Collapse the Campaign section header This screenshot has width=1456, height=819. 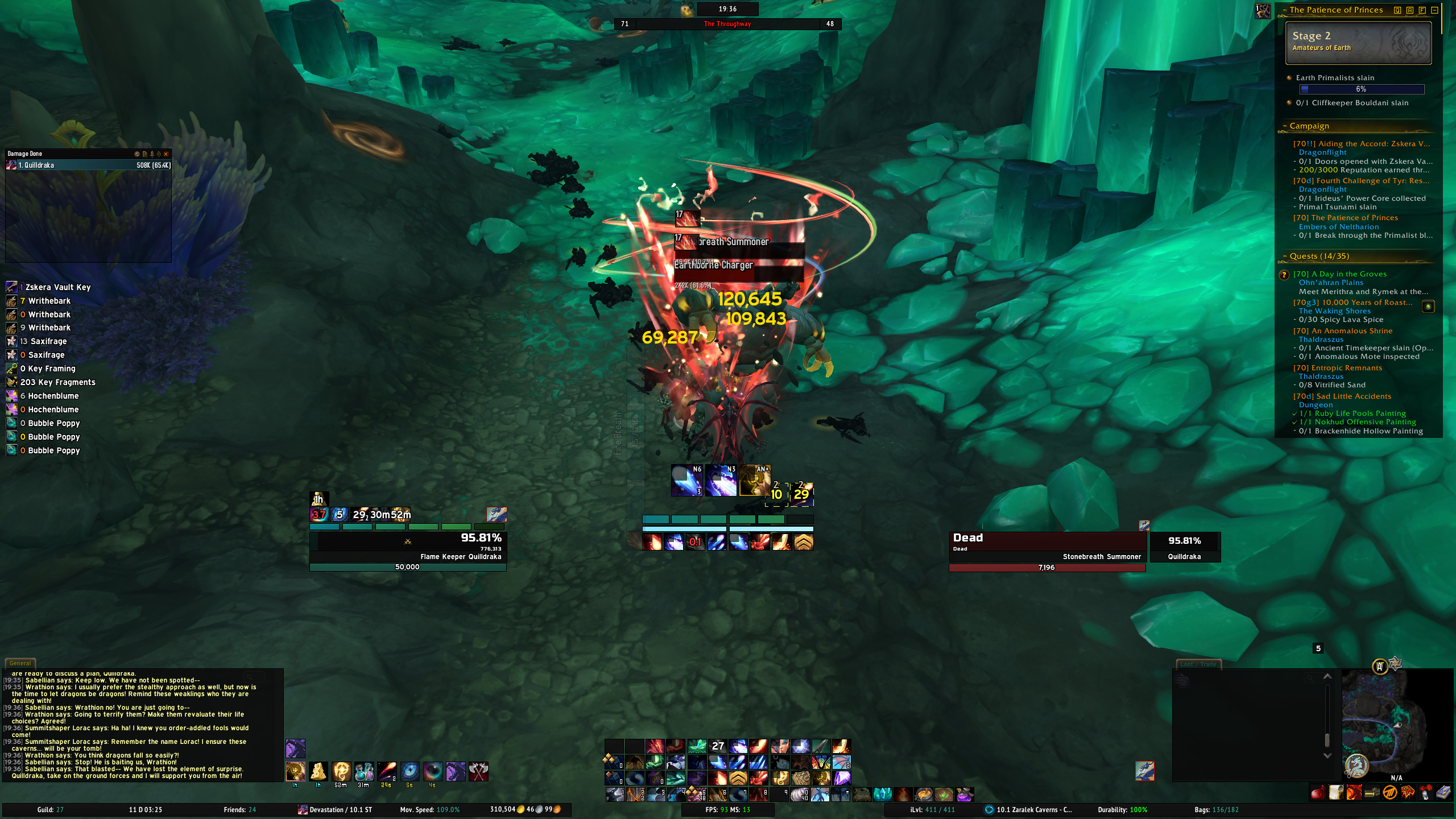coord(1308,126)
